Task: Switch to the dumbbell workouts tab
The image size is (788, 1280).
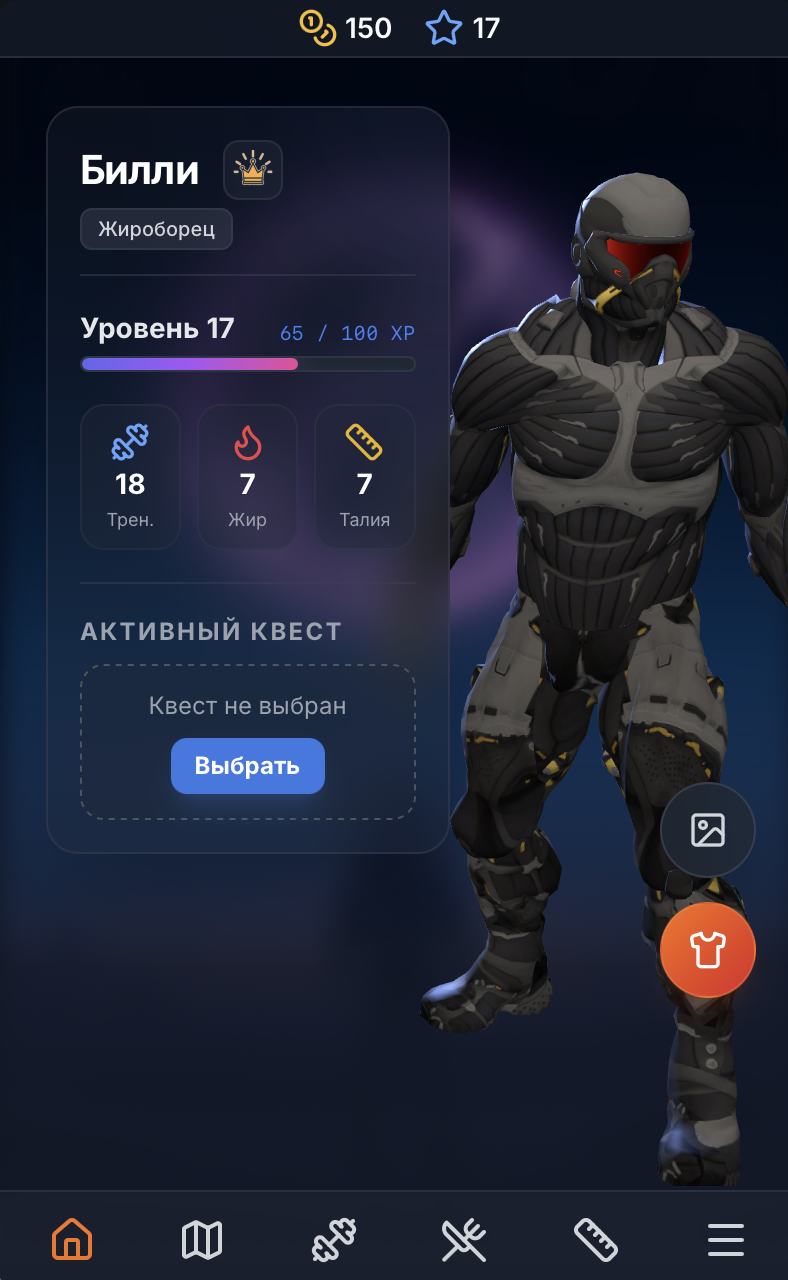Action: (x=333, y=1240)
